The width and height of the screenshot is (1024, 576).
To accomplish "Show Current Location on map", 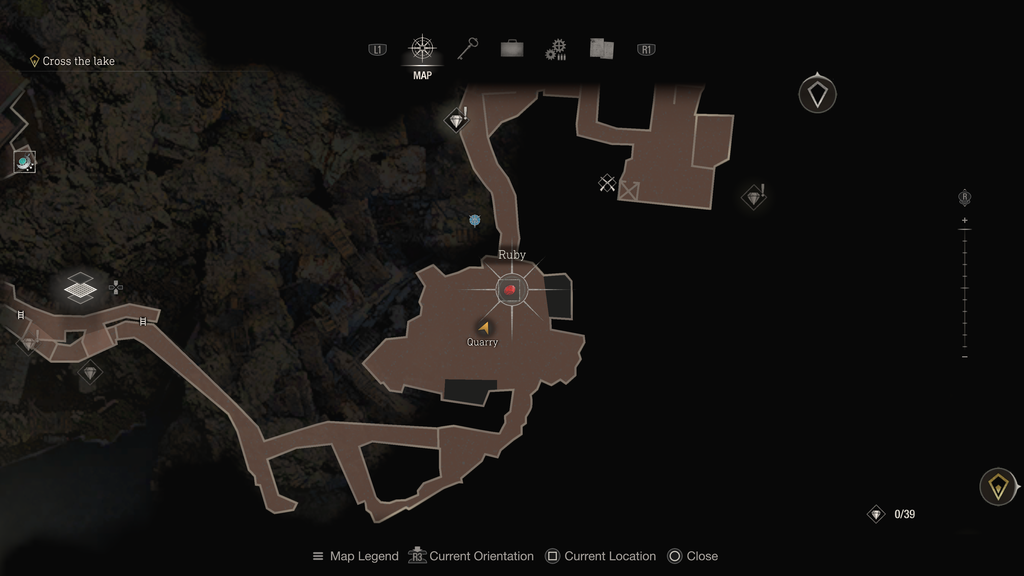I will point(601,556).
